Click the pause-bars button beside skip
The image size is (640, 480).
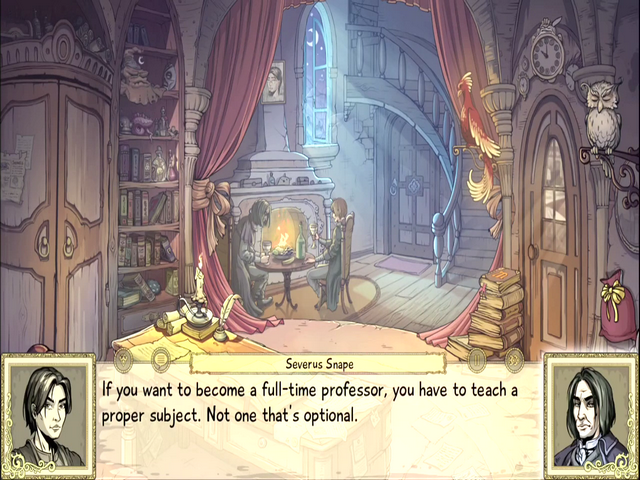(x=477, y=360)
